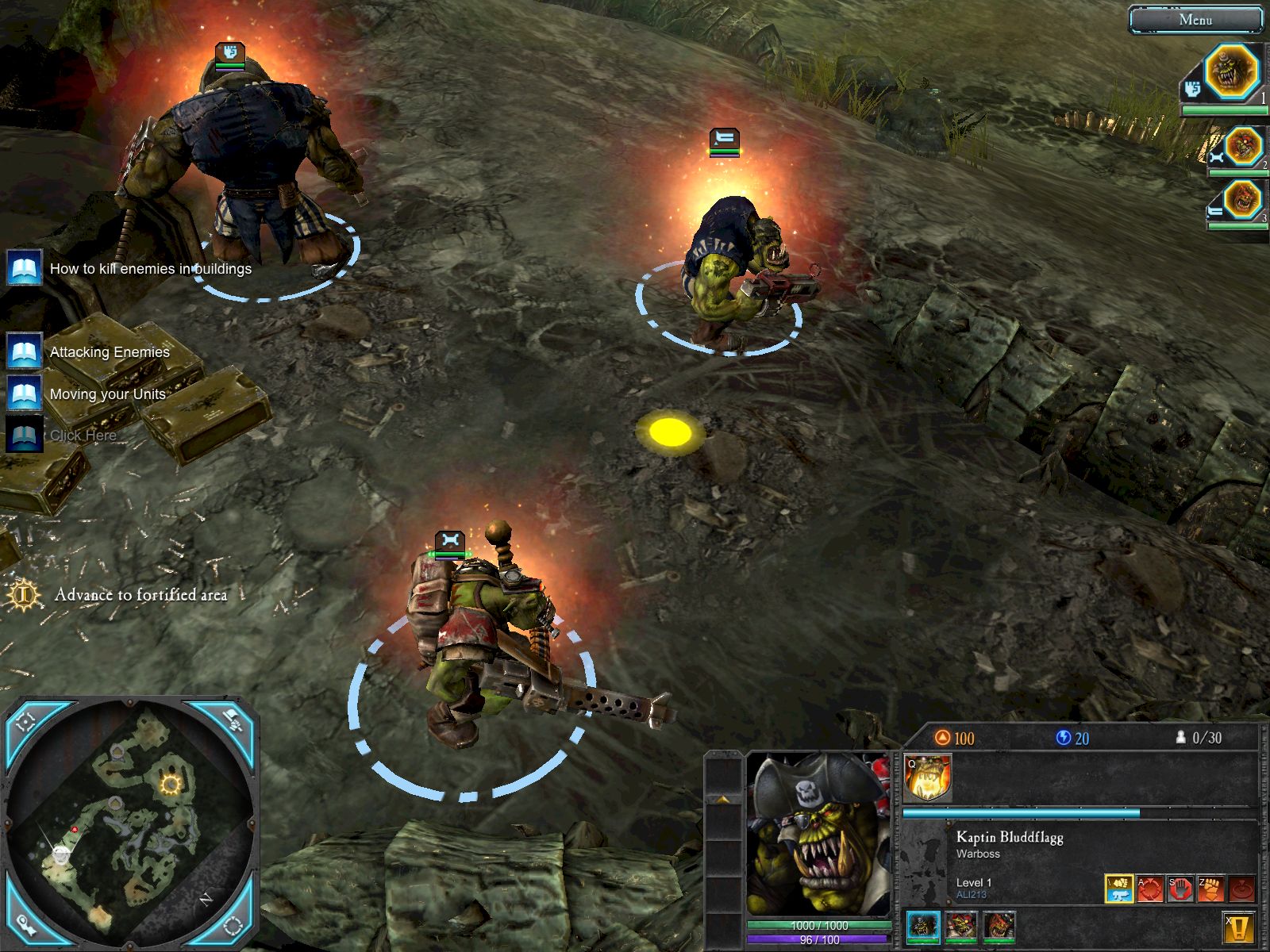Click the yellow gear objective marker on minimap

(x=170, y=785)
